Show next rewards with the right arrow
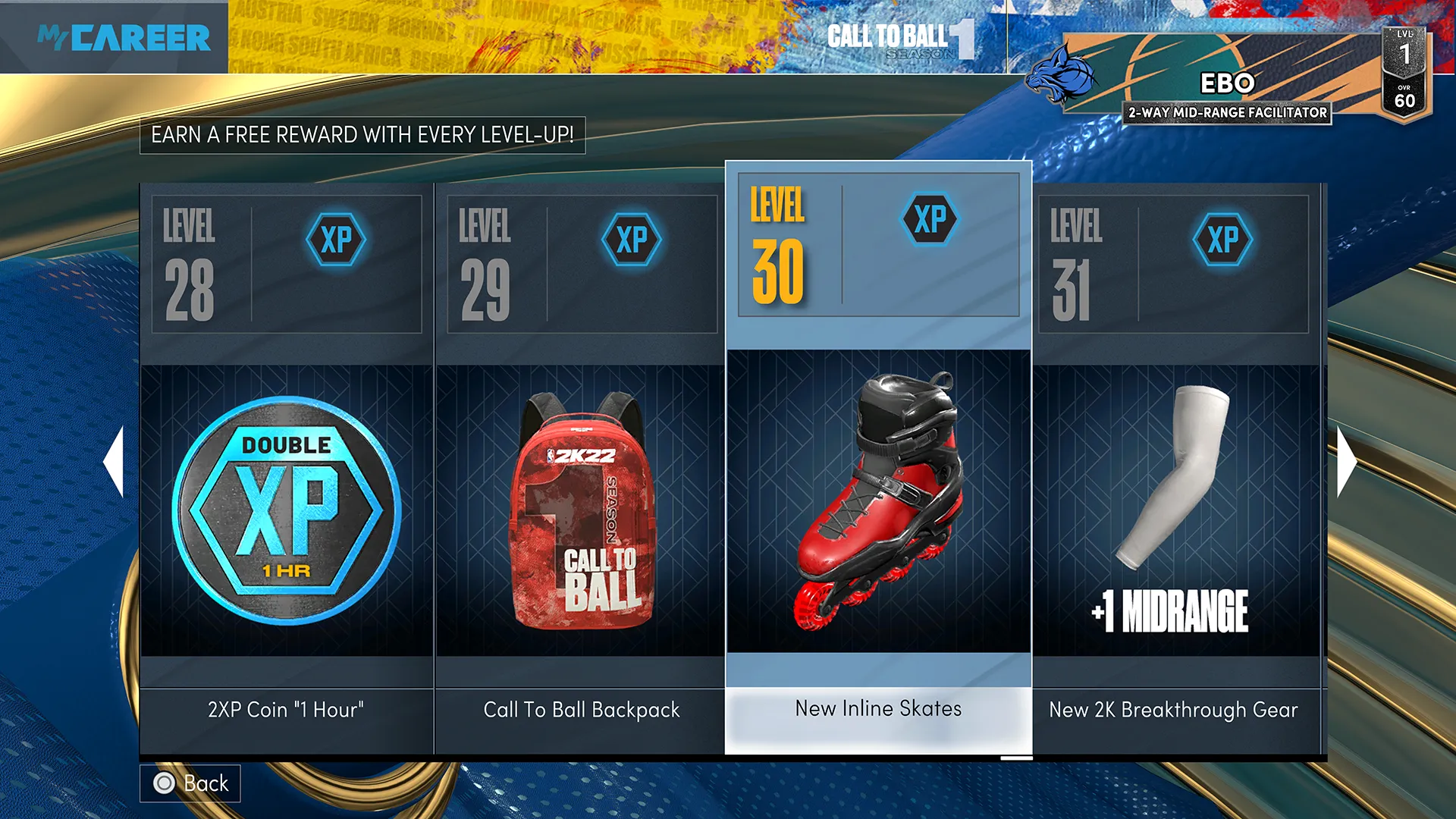Image resolution: width=1456 pixels, height=819 pixels. [x=1346, y=461]
